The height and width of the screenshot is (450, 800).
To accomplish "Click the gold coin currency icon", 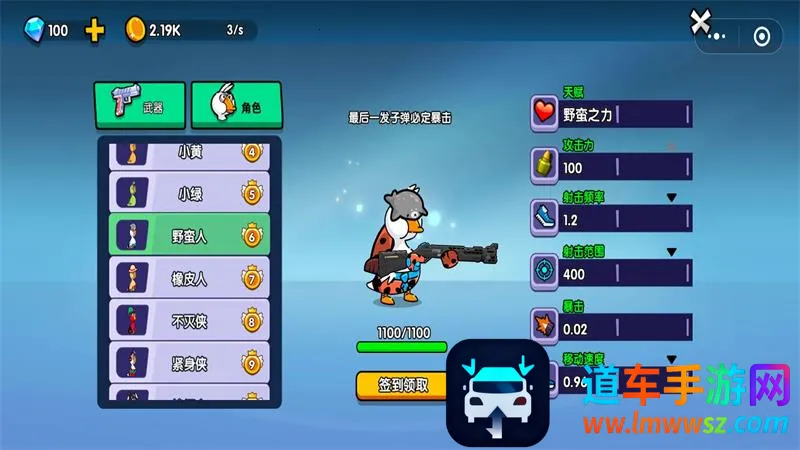I will coord(135,30).
